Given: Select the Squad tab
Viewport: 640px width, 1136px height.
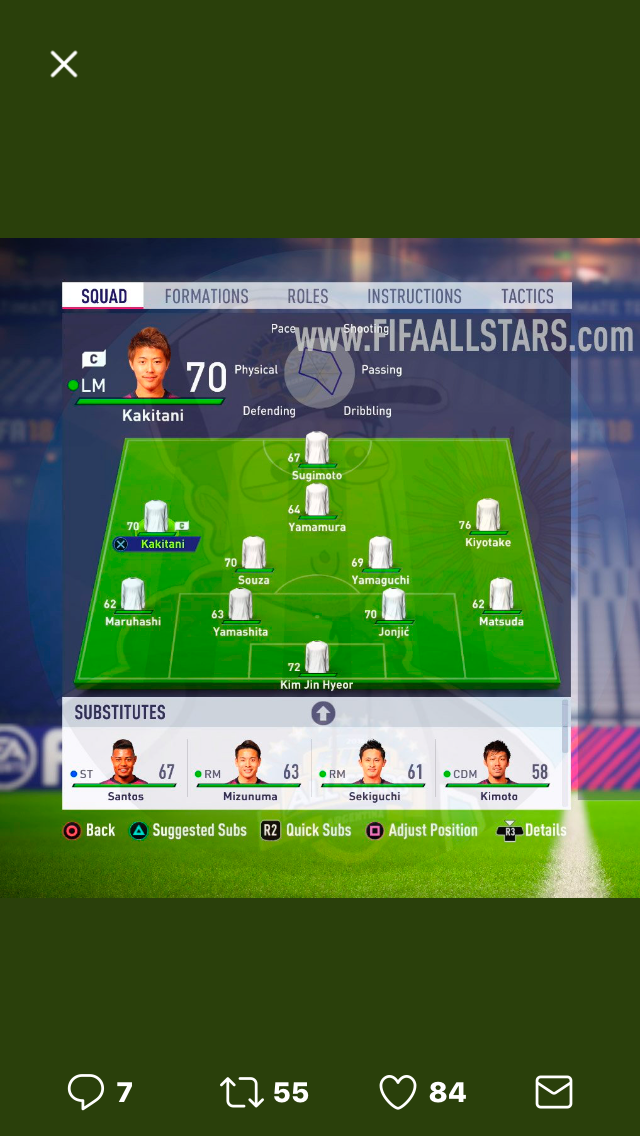Looking at the screenshot, I should pyautogui.click(x=104, y=296).
